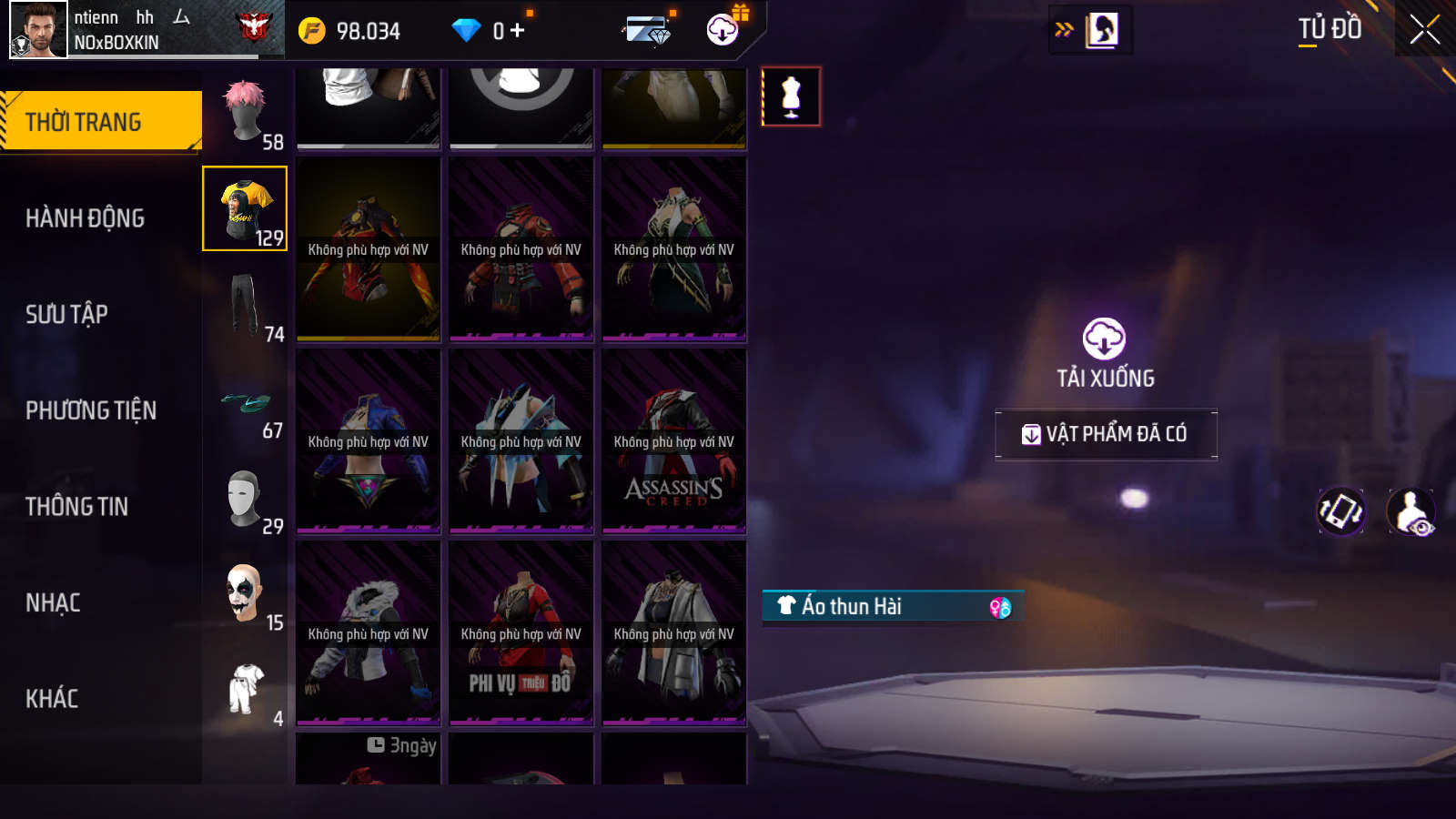Click the Tải Xuống download button
The image size is (1456, 819).
1105,353
